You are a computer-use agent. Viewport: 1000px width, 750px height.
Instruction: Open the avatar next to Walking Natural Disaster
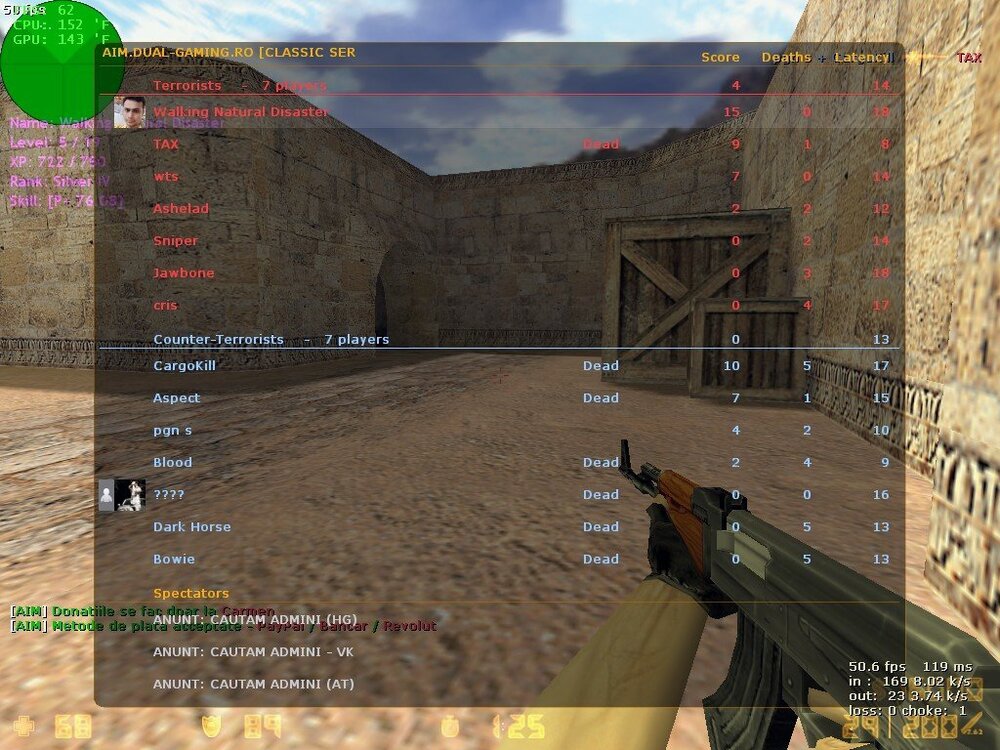coord(130,112)
